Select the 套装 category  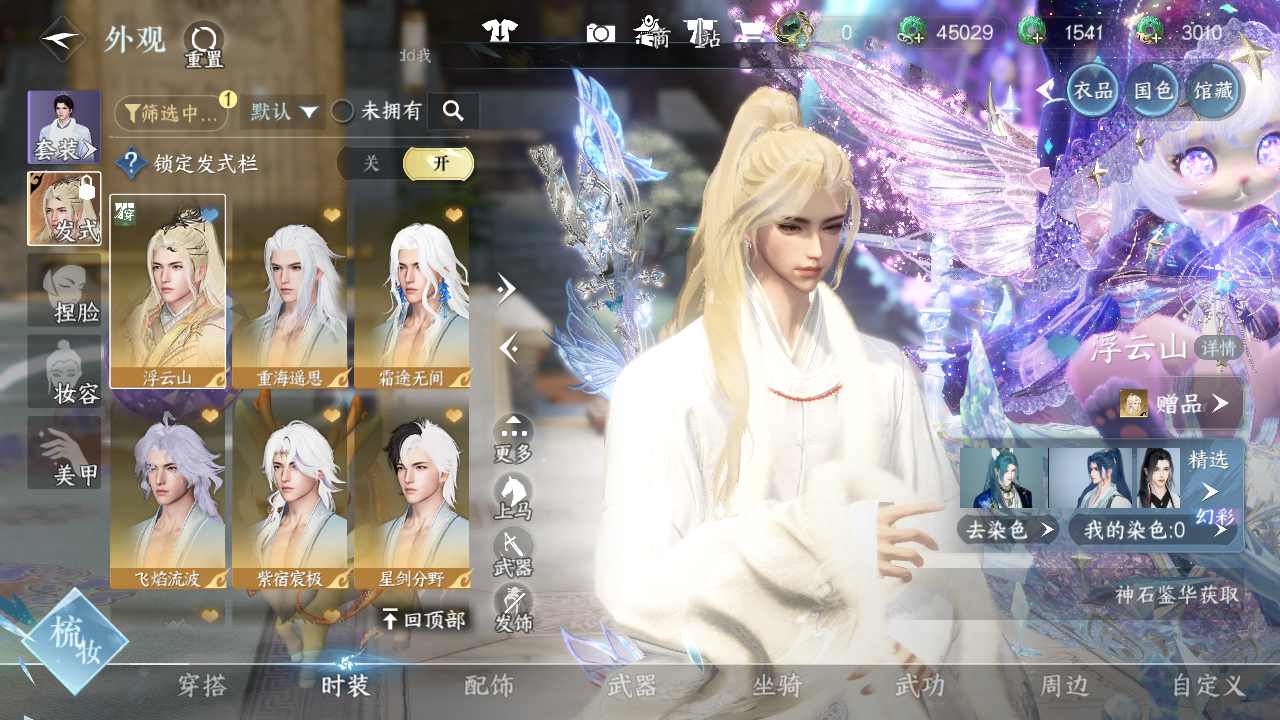(64, 127)
